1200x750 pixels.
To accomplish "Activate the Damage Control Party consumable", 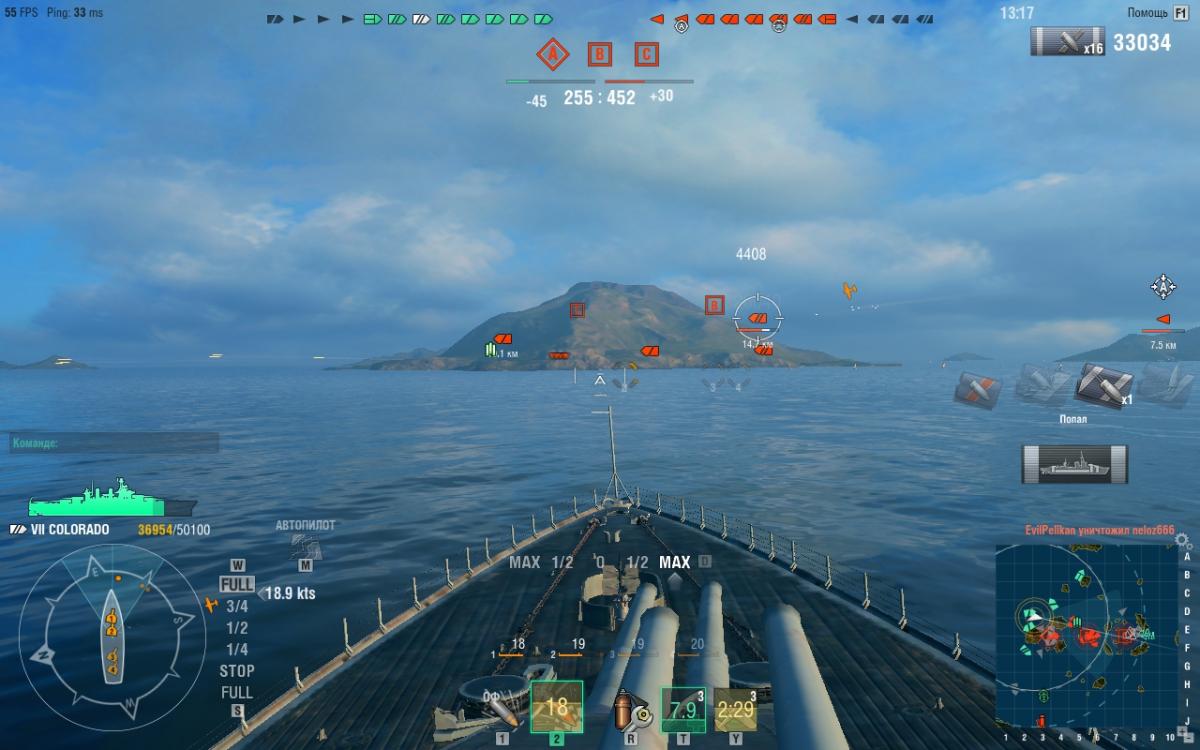I will tap(630, 709).
